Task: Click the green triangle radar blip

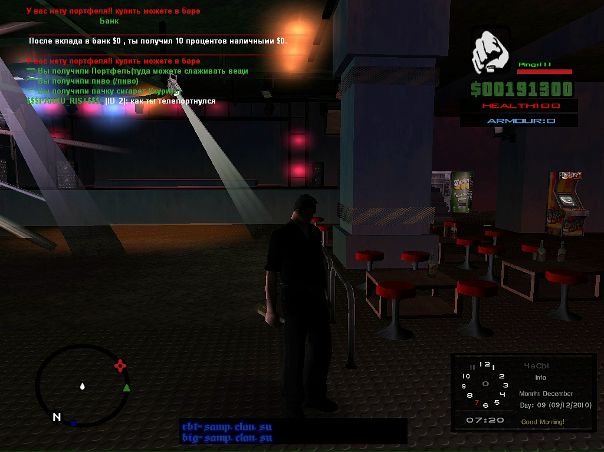Action: (126, 387)
